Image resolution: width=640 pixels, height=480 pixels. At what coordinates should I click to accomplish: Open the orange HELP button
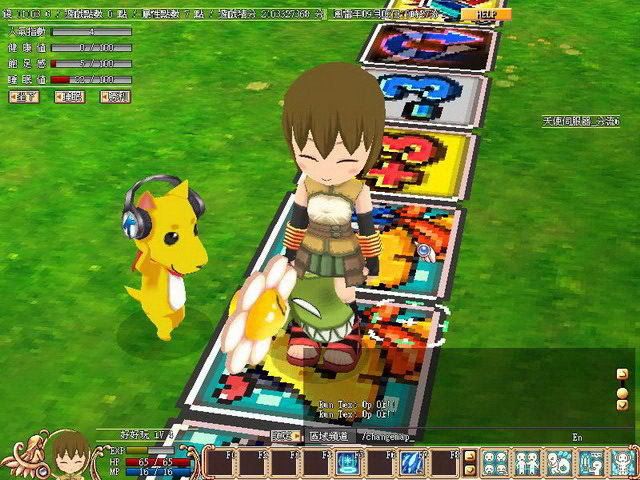point(486,15)
